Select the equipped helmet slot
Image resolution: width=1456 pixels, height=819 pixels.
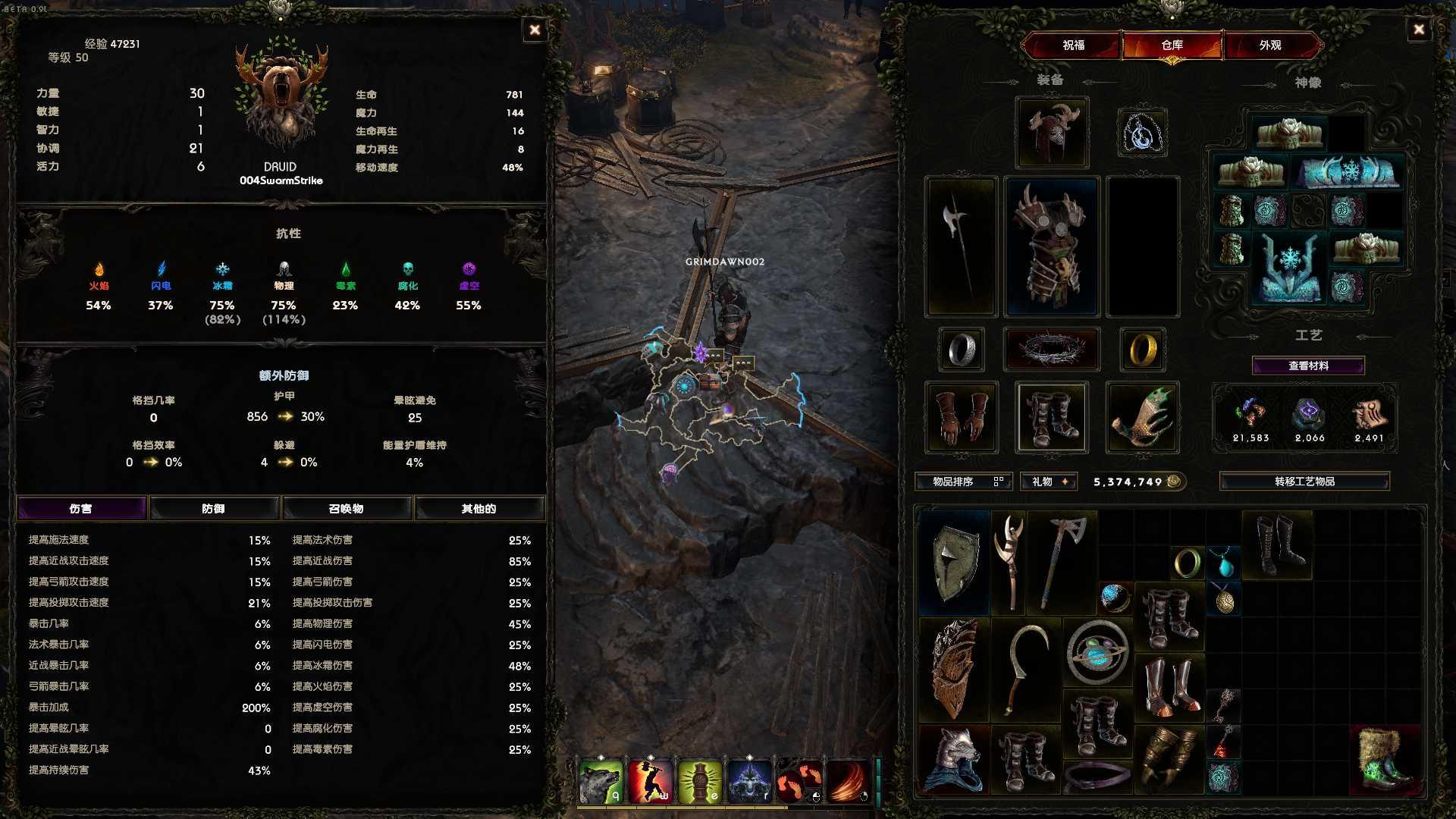[1052, 133]
